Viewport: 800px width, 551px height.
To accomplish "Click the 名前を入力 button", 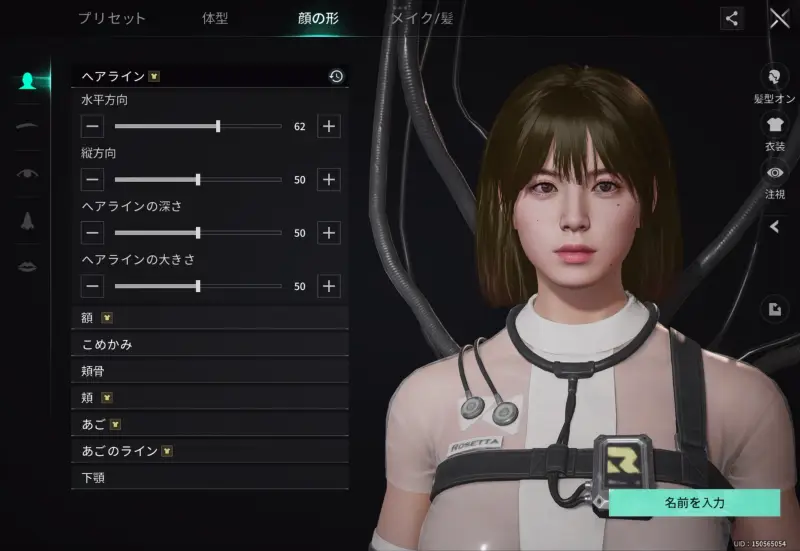I will [x=694, y=503].
